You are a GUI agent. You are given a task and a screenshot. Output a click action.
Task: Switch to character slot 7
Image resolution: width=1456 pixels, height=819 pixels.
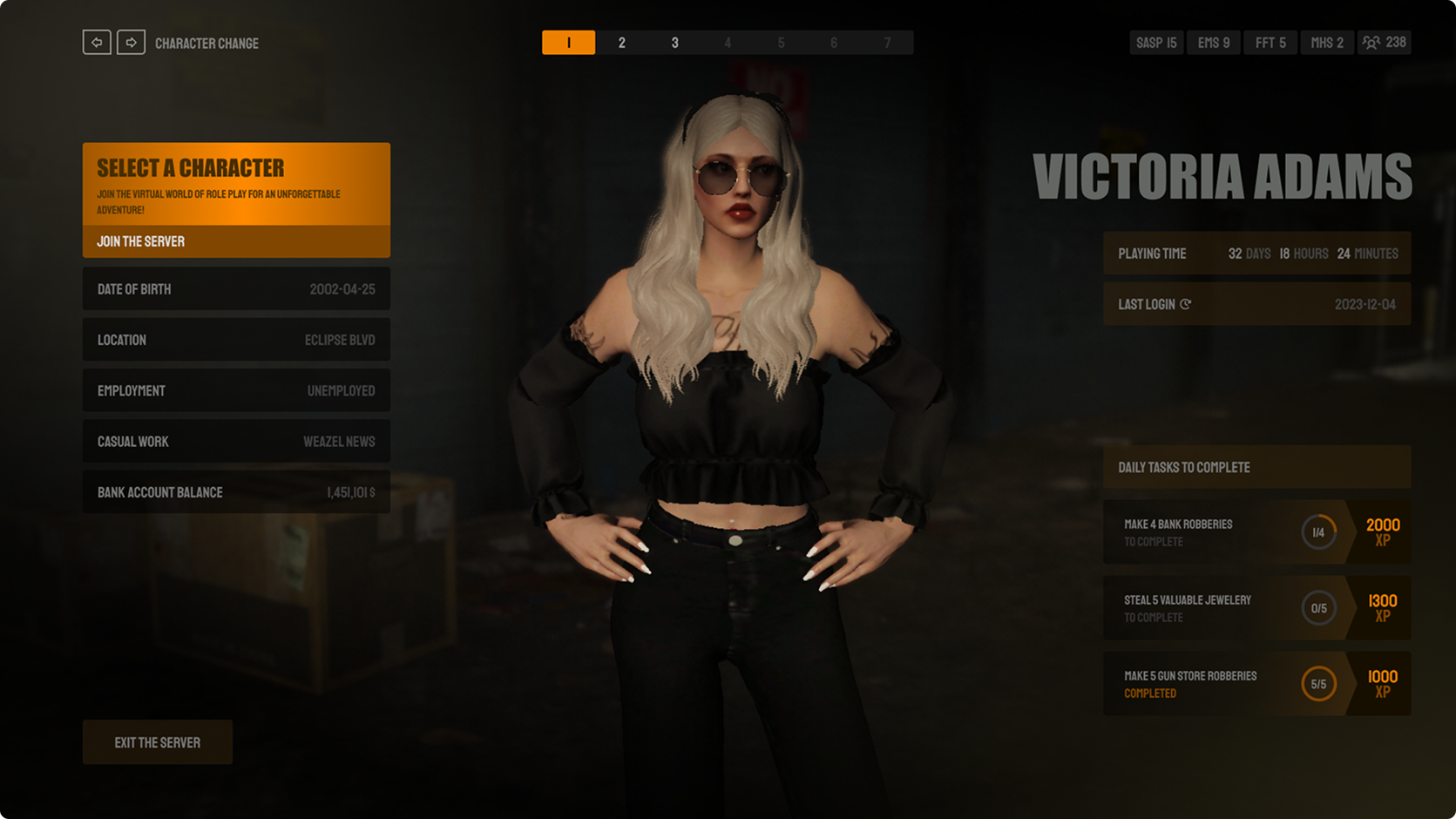point(888,42)
